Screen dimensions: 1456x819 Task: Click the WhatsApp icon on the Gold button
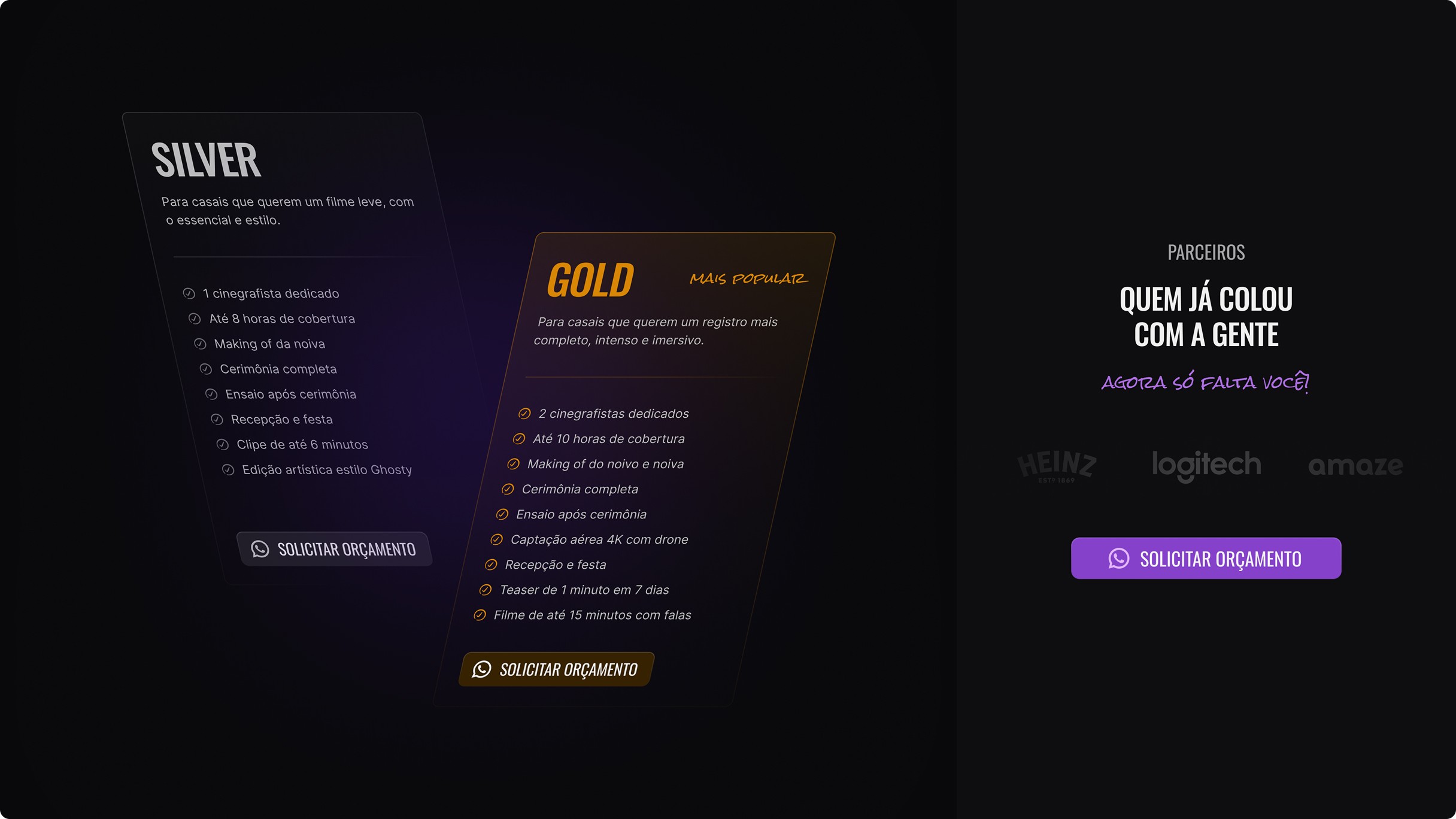click(x=483, y=670)
